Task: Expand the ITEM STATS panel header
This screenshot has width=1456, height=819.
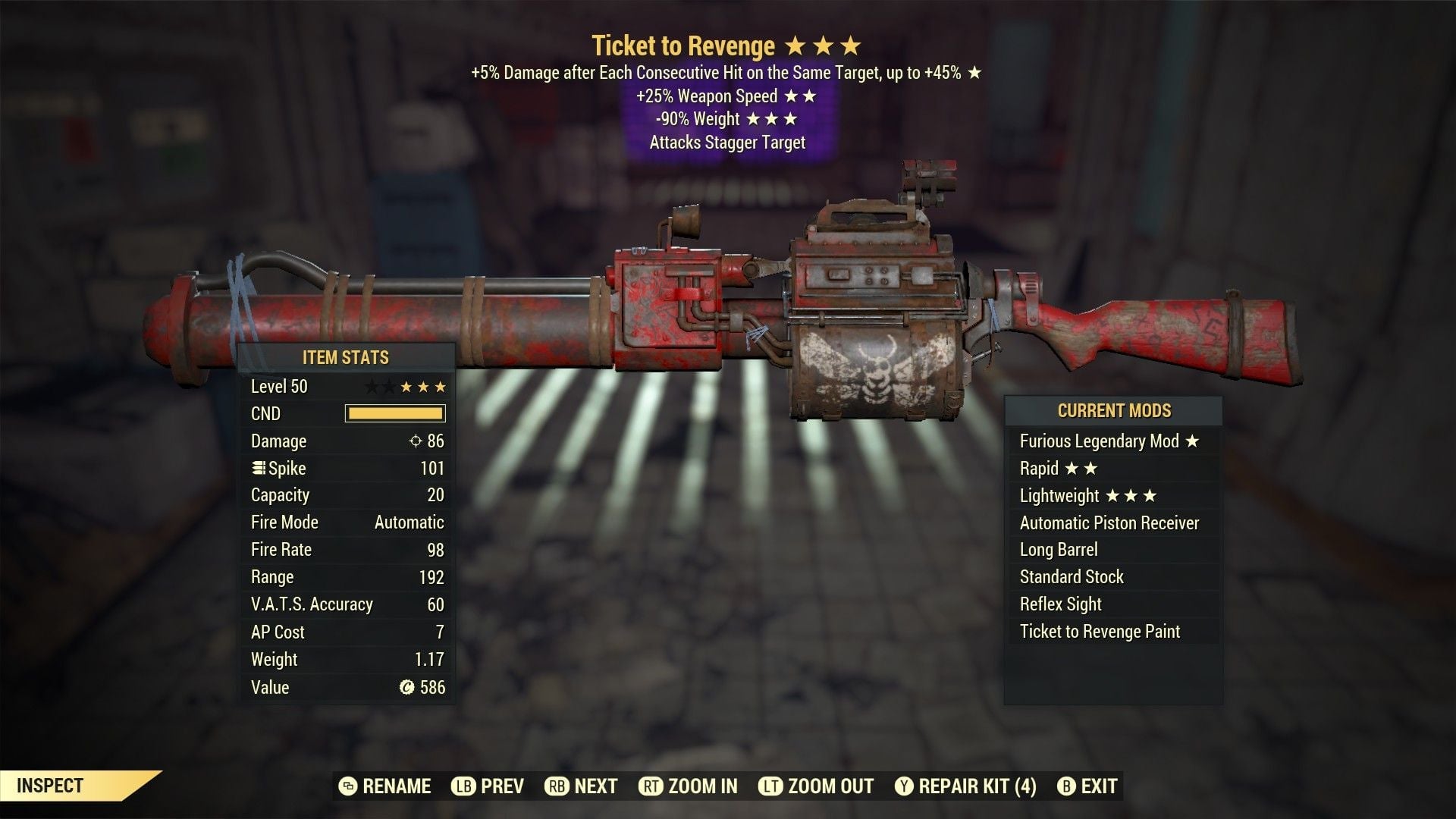Action: click(x=345, y=358)
